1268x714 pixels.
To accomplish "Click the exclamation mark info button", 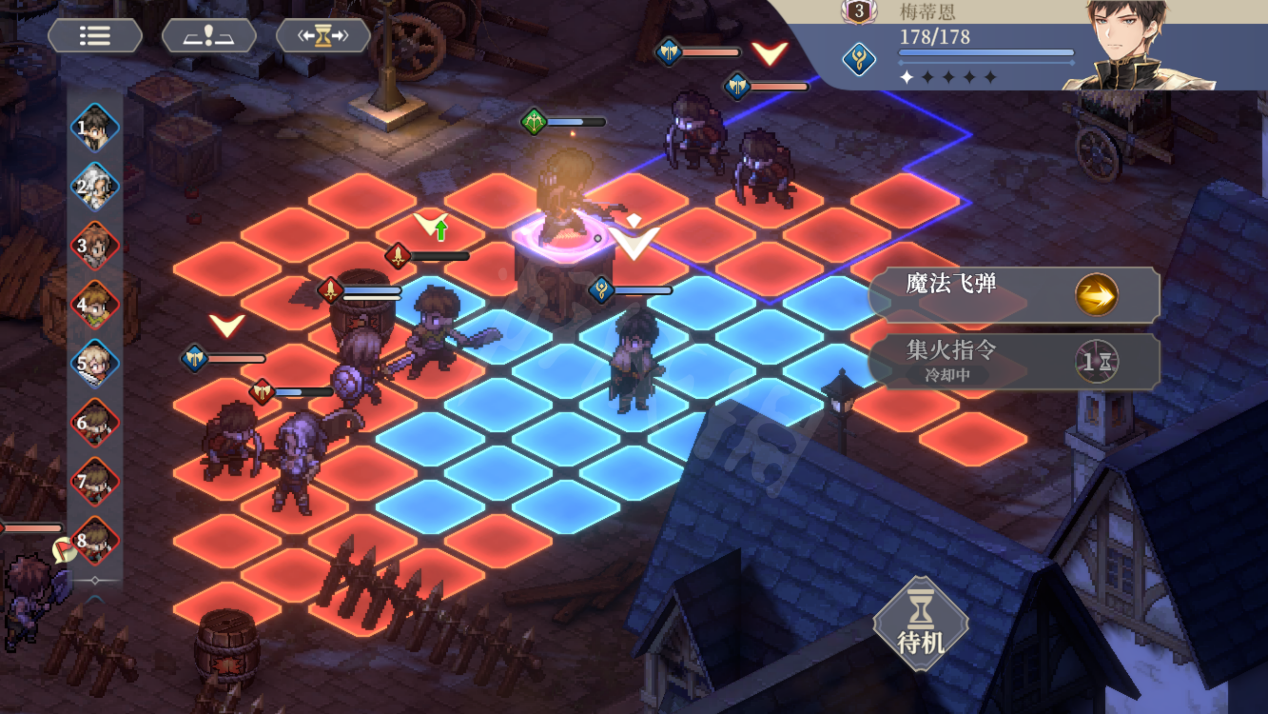I will 209,37.
